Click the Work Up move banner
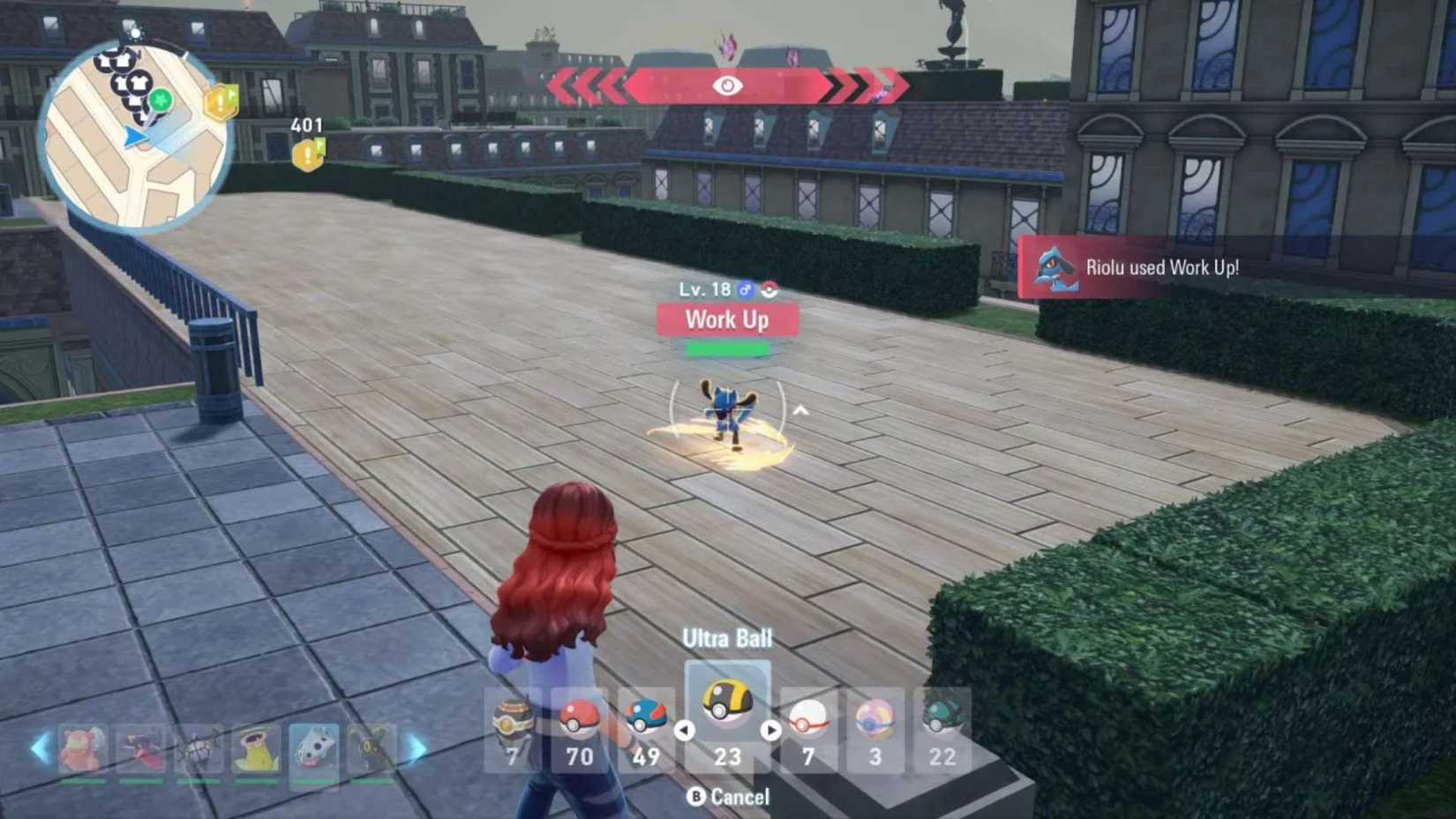The image size is (1456, 819). point(725,319)
